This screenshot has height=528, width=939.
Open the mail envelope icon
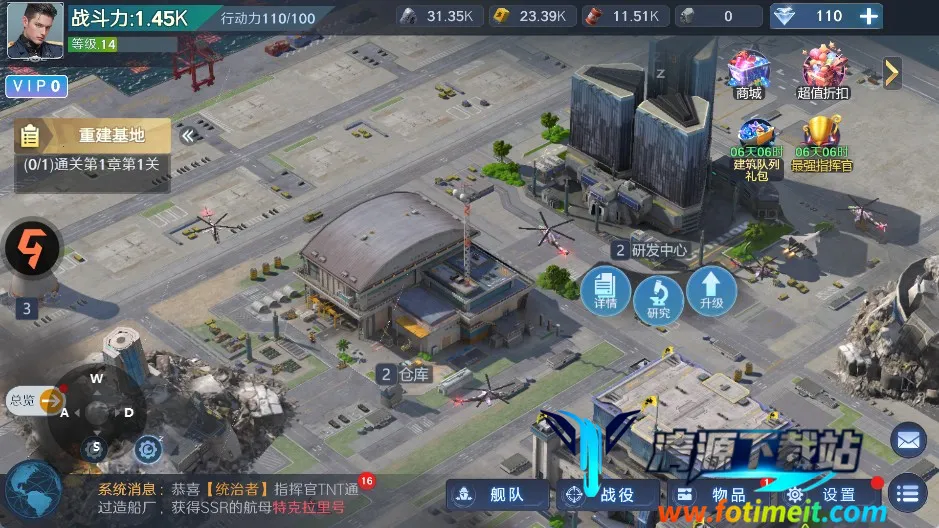pos(907,439)
